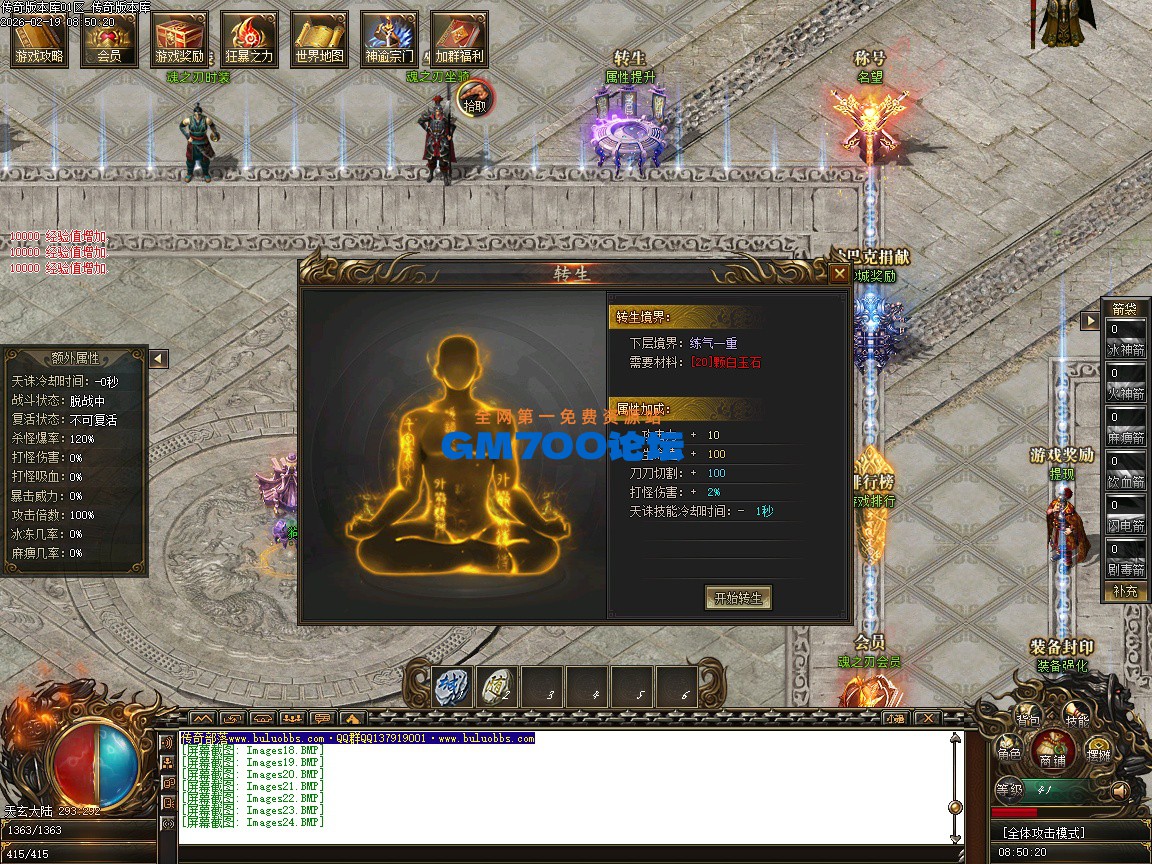This screenshot has height=864, width=1152.
Task: Collapse the 额外属性 extra attributes panel
Action: 159,358
